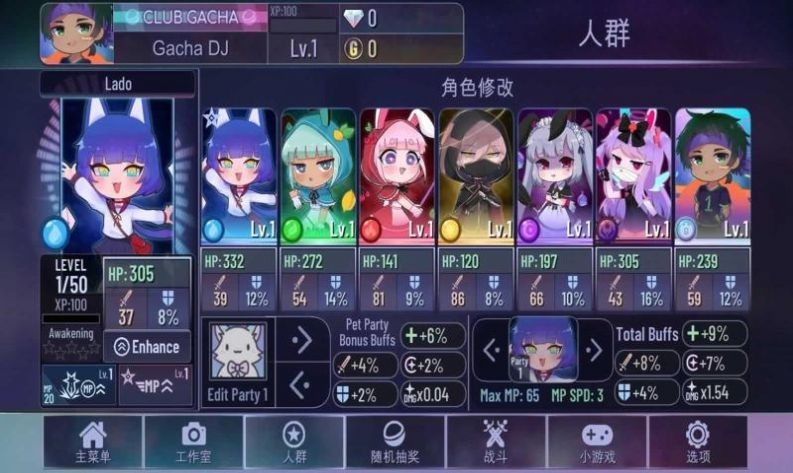Viewport: 793px width, 473px height.
Task: Switch to the previous party
Action: click(491, 350)
